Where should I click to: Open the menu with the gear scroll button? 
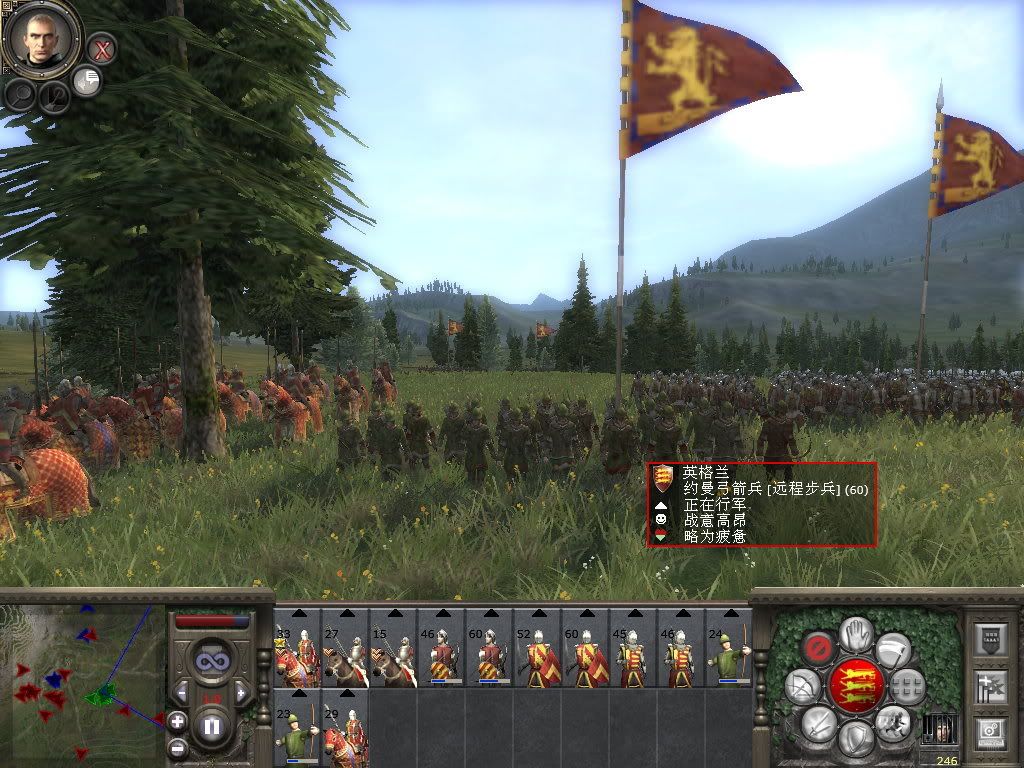coord(993,733)
